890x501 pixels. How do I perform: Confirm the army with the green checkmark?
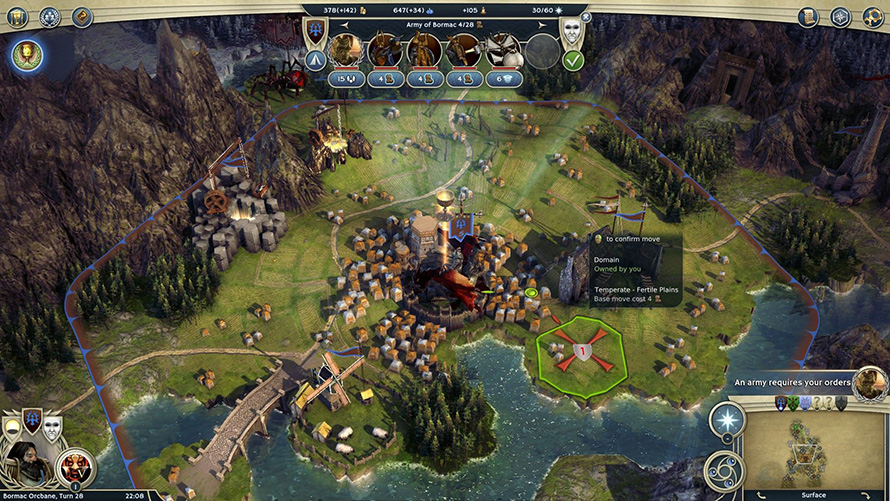[x=573, y=60]
